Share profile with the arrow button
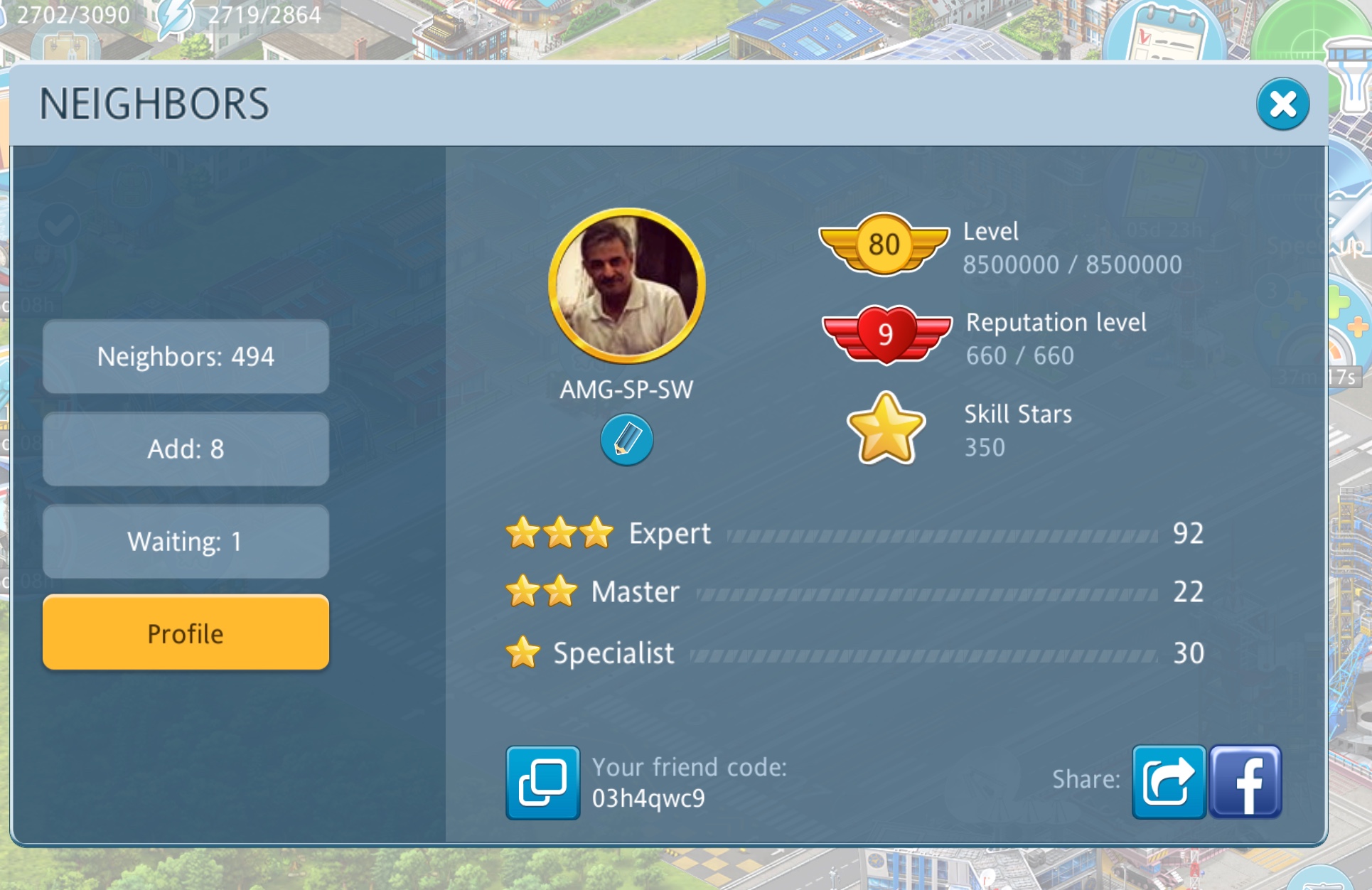The image size is (1372, 890). click(1168, 782)
